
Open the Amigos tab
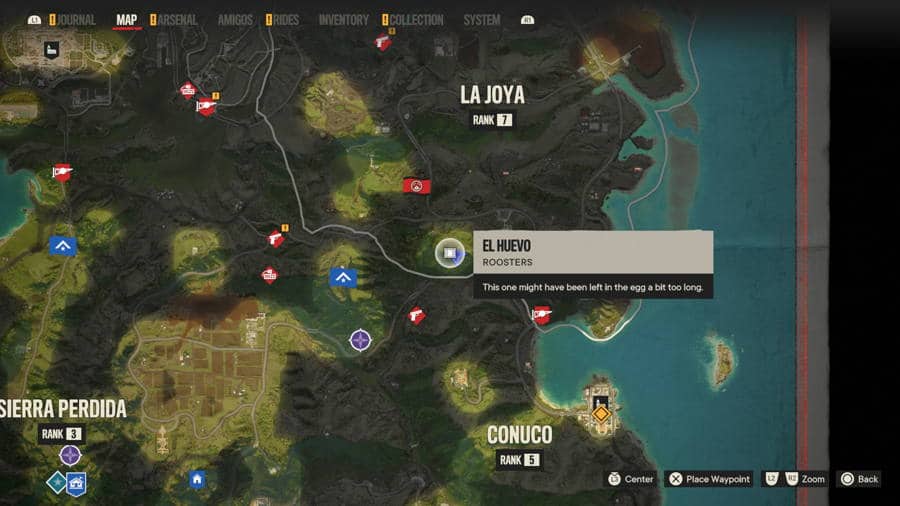(x=235, y=20)
